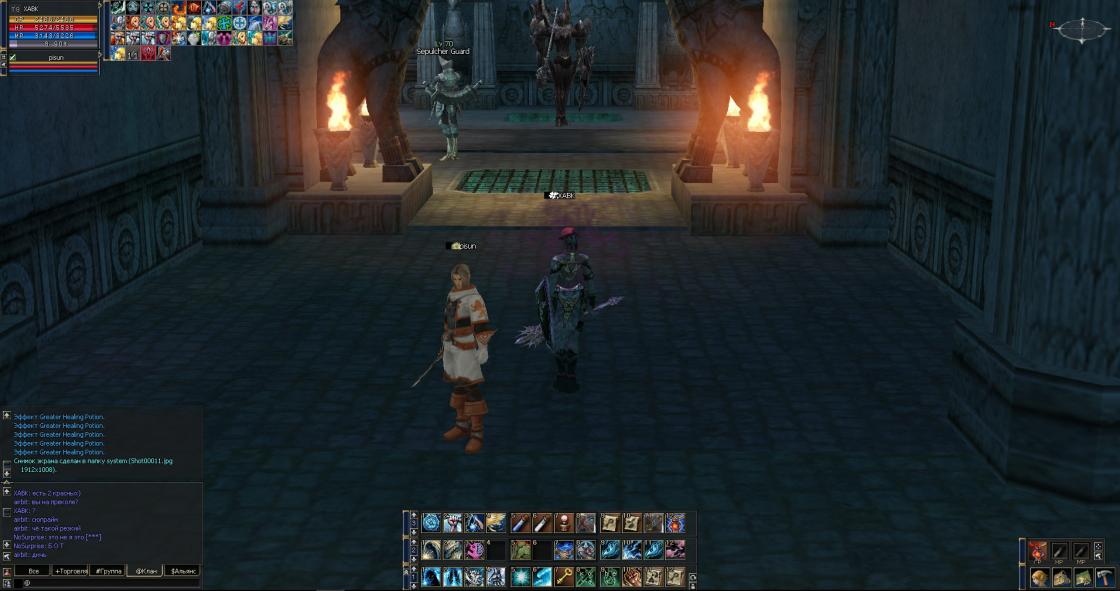Open the $Альянс alliance chat tab
1120x591 pixels.
[x=184, y=571]
